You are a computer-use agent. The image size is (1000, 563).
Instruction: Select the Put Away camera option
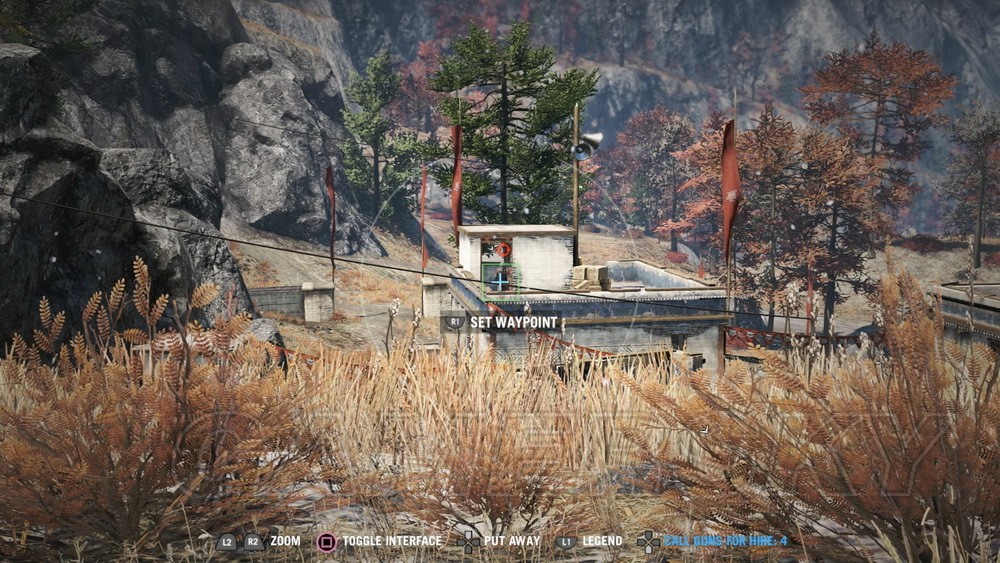tap(511, 541)
